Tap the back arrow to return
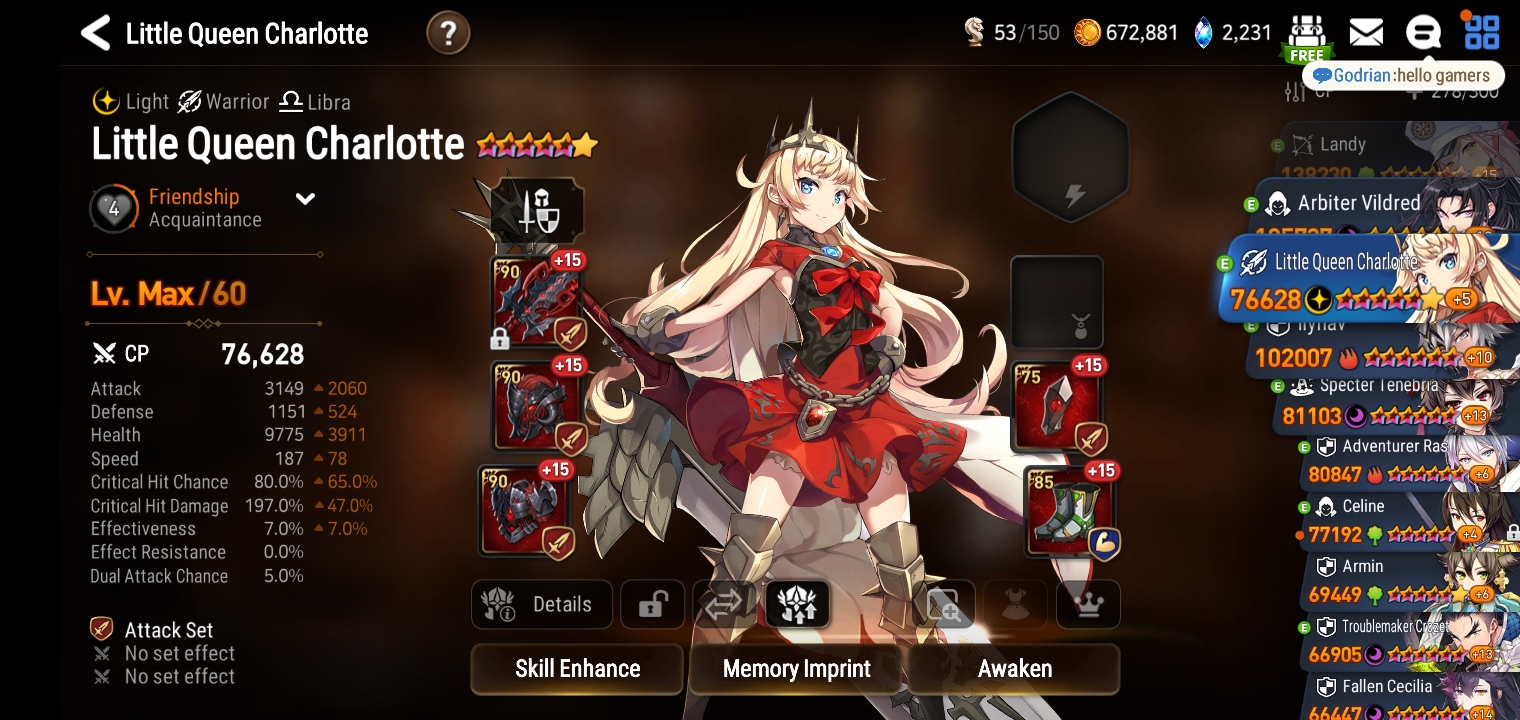The image size is (1520, 720). 94,32
